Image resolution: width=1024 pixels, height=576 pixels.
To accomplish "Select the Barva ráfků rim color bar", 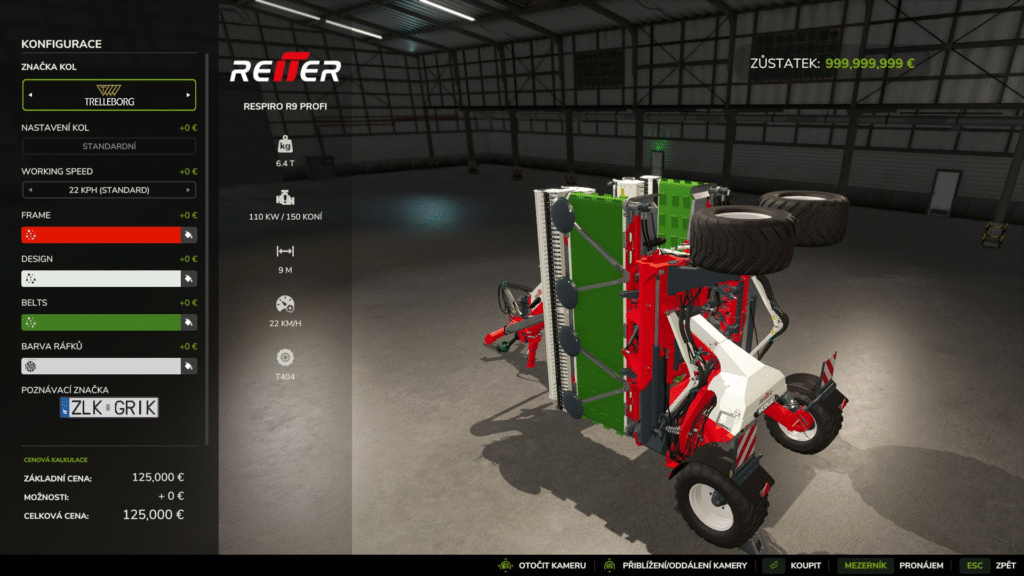I will point(100,366).
